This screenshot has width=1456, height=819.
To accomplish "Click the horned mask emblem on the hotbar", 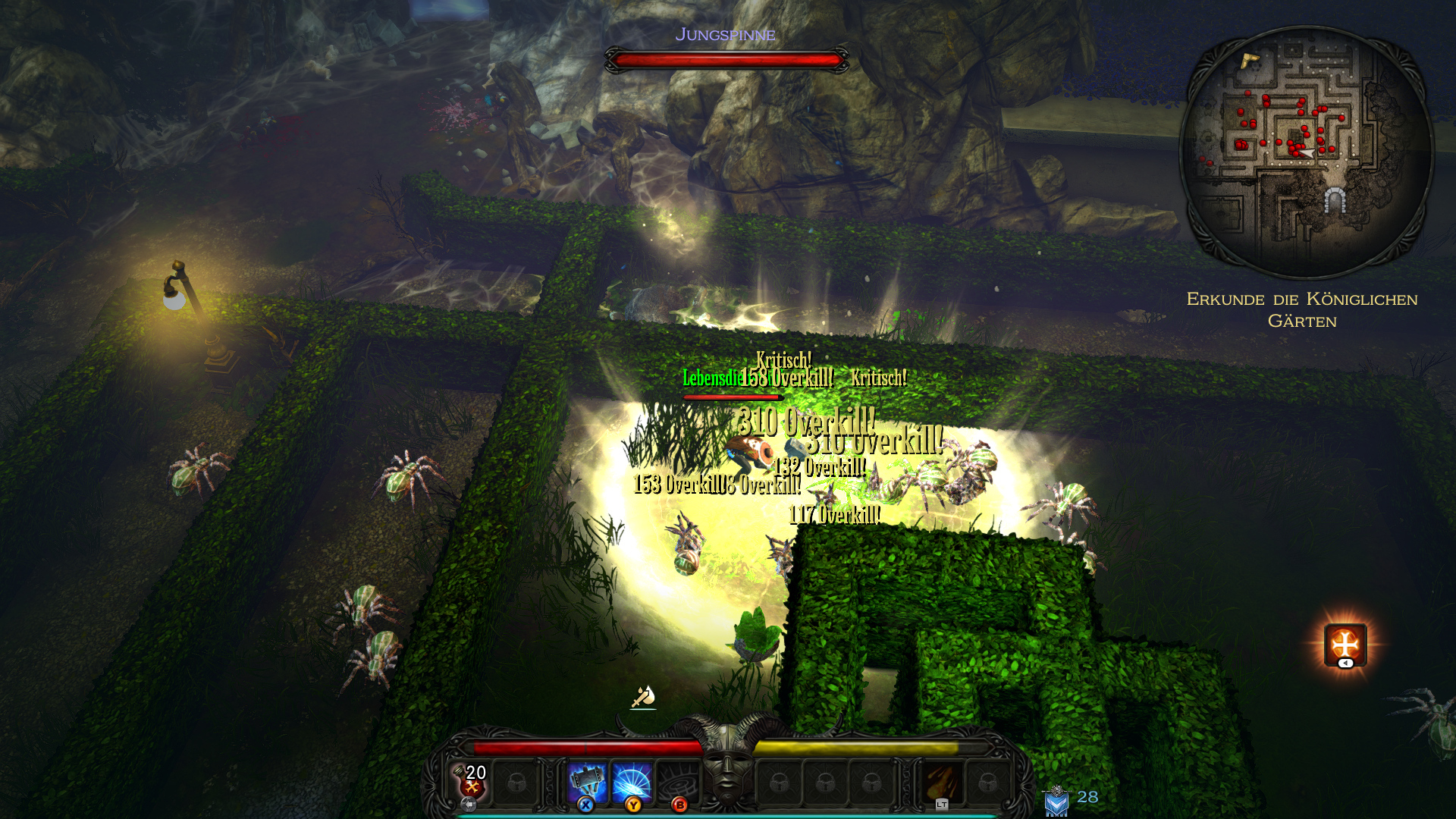I will click(x=728, y=766).
